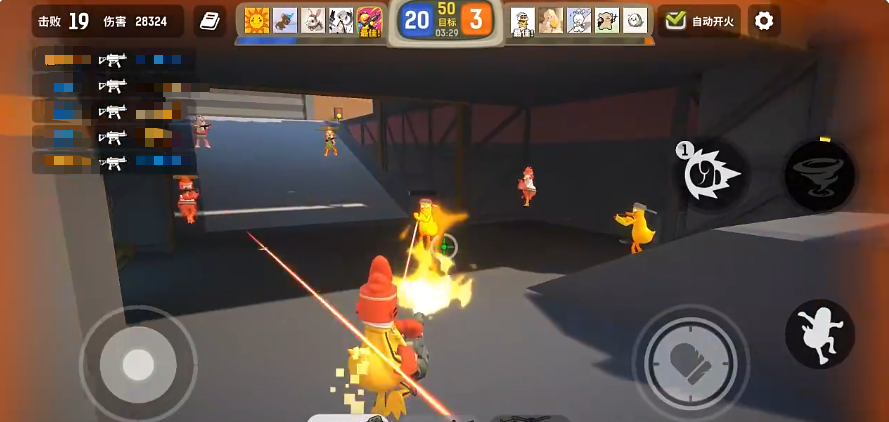Open the settings gear menu
The width and height of the screenshot is (889, 422).
click(x=764, y=21)
